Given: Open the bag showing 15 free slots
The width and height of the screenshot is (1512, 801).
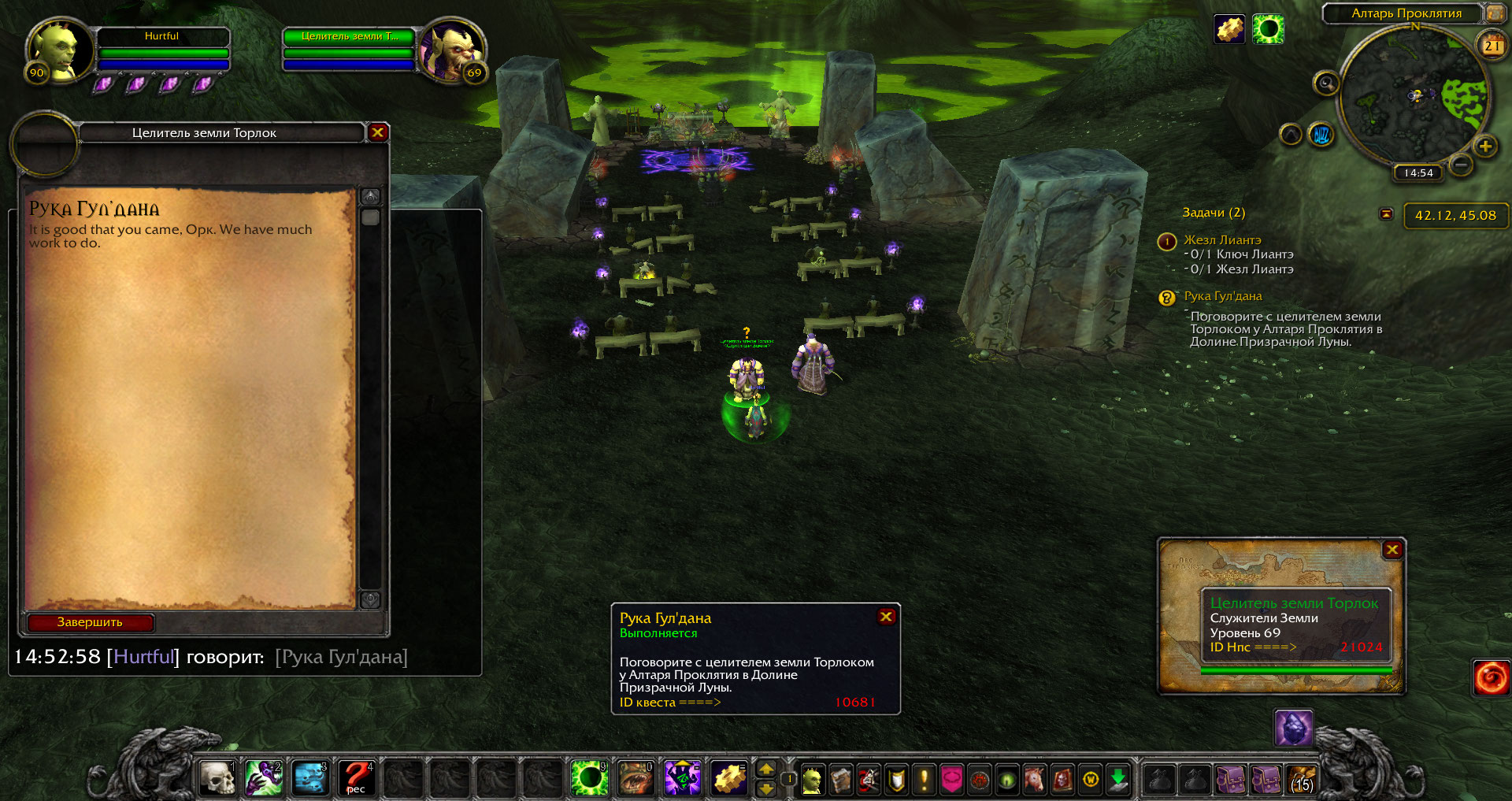Looking at the screenshot, I should [1302, 780].
